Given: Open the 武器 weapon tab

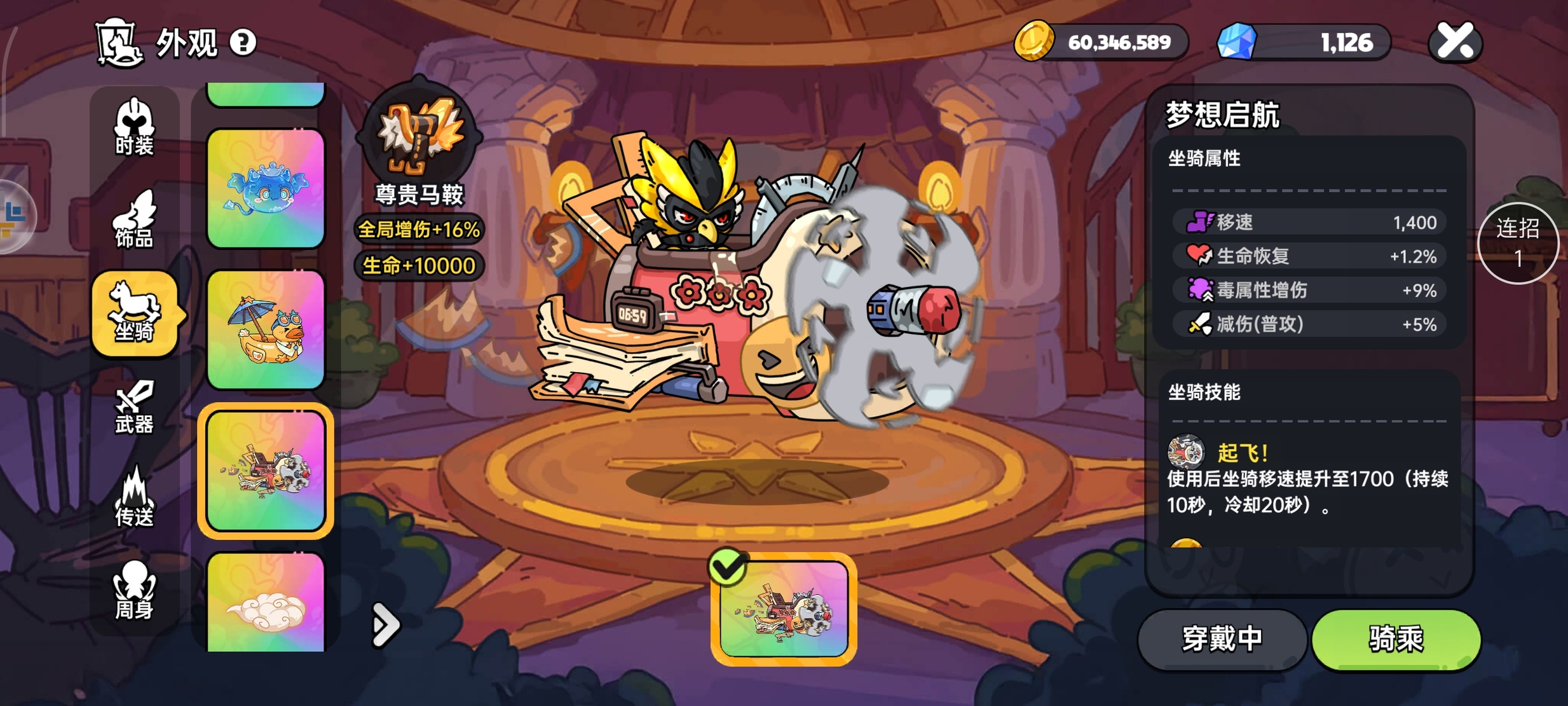Looking at the screenshot, I should [x=134, y=406].
